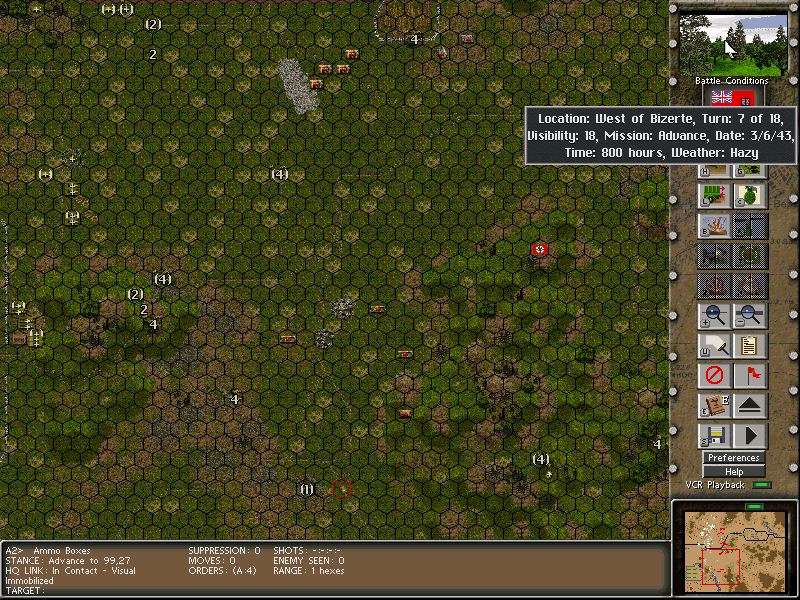Select the German flag unit on the map
This screenshot has width=800, height=600.
[540, 248]
